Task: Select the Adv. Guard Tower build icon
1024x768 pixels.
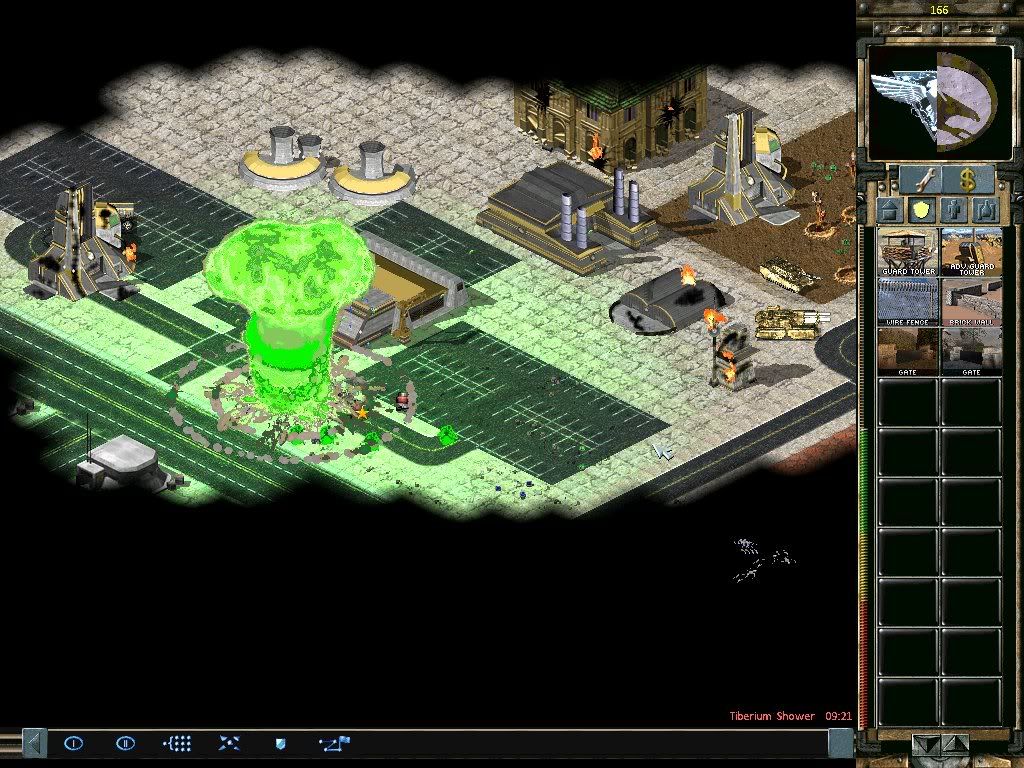Action: (971, 252)
